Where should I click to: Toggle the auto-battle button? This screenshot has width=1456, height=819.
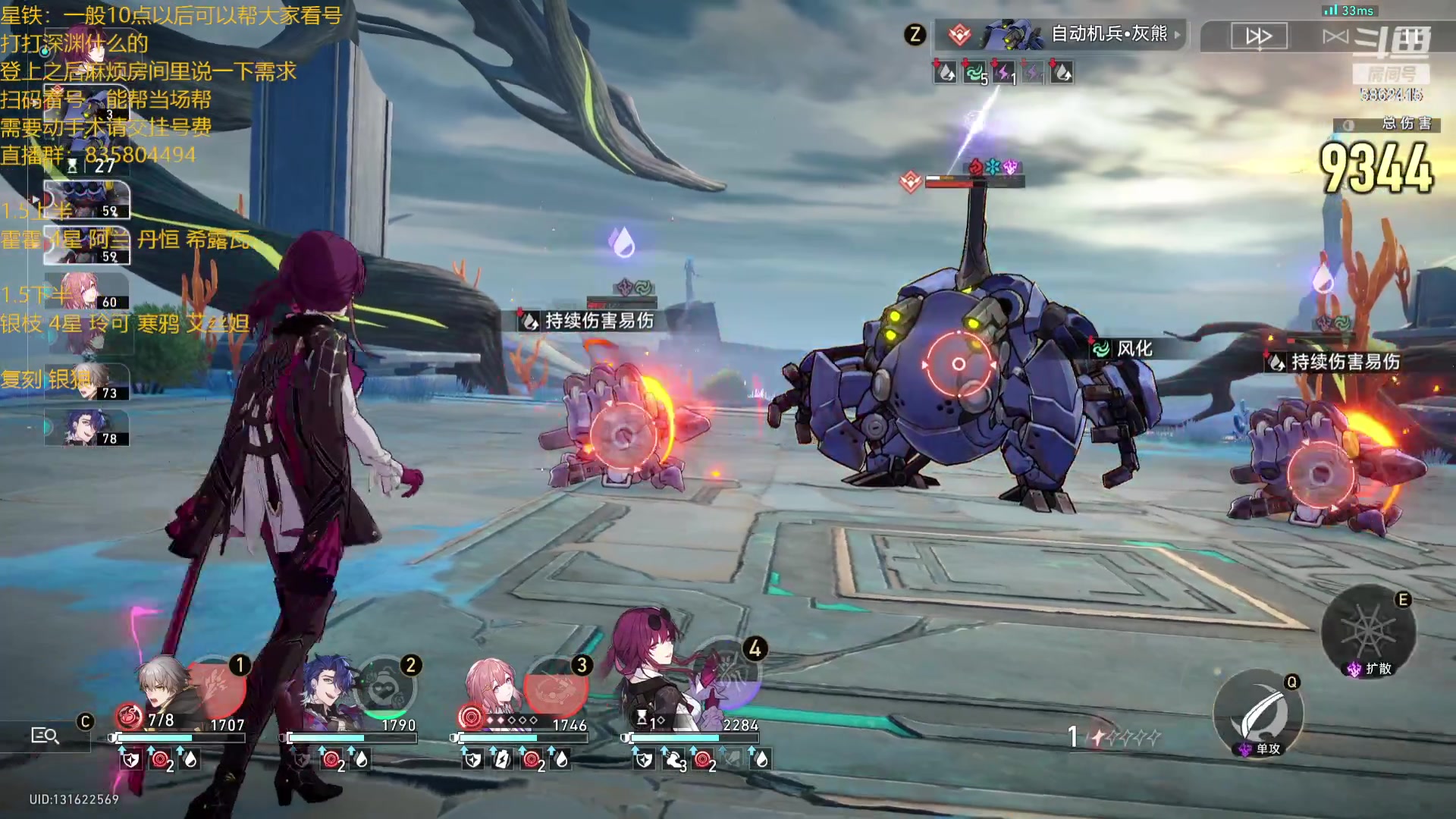pyautogui.click(x=1336, y=36)
